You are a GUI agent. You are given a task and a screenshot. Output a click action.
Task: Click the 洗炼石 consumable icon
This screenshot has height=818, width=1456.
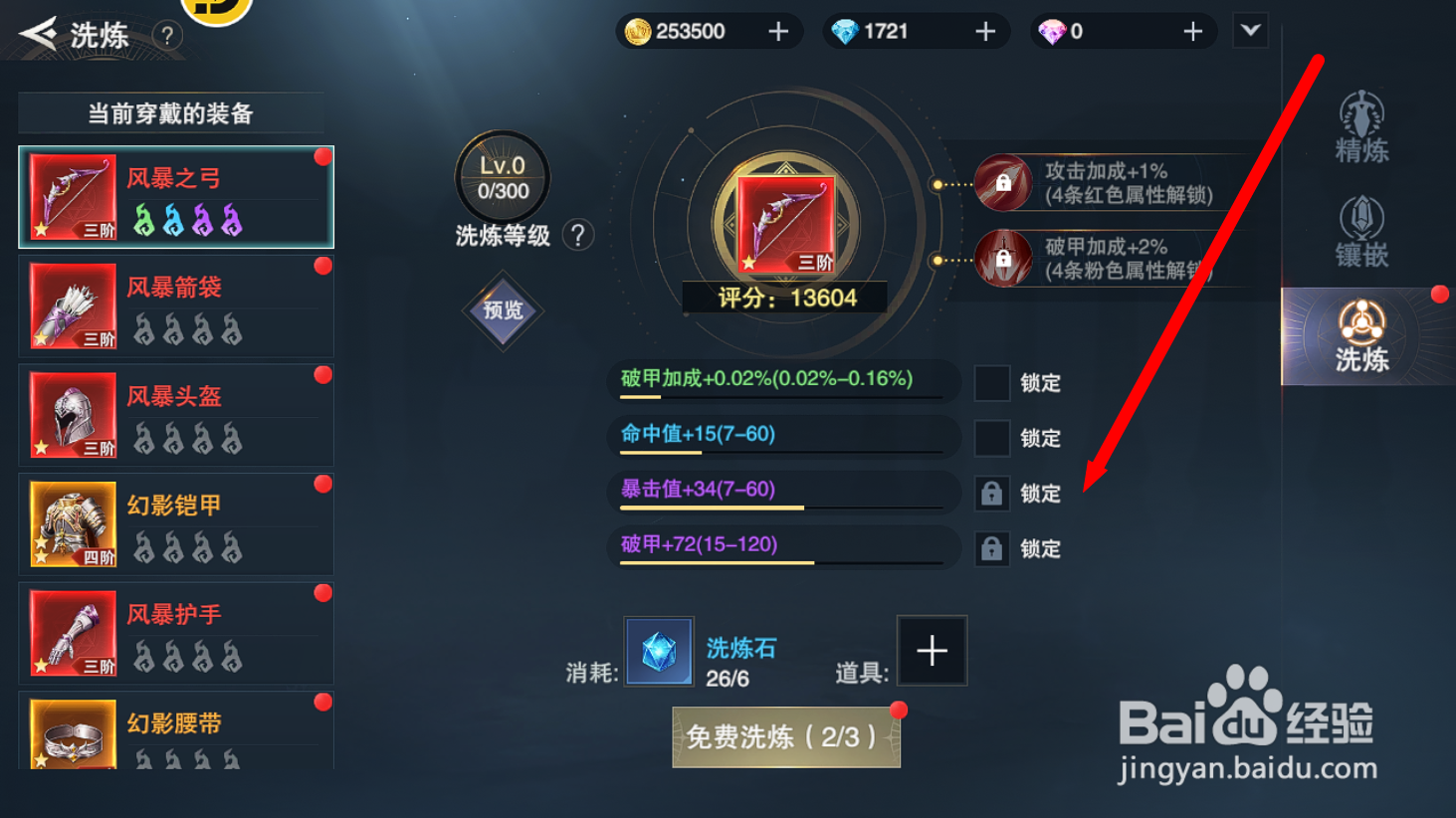click(x=658, y=651)
